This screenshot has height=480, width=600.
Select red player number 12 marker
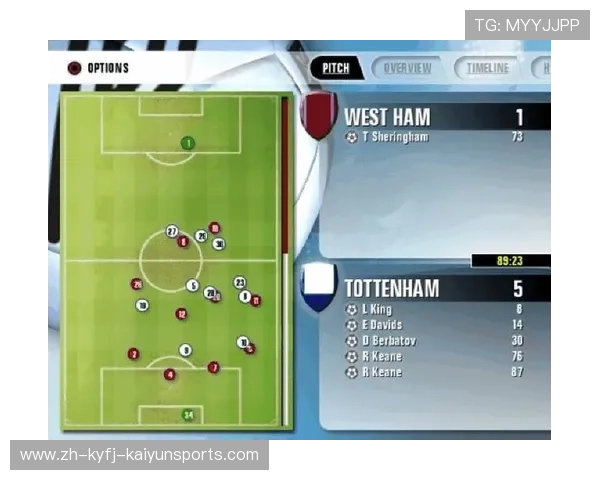[181, 314]
